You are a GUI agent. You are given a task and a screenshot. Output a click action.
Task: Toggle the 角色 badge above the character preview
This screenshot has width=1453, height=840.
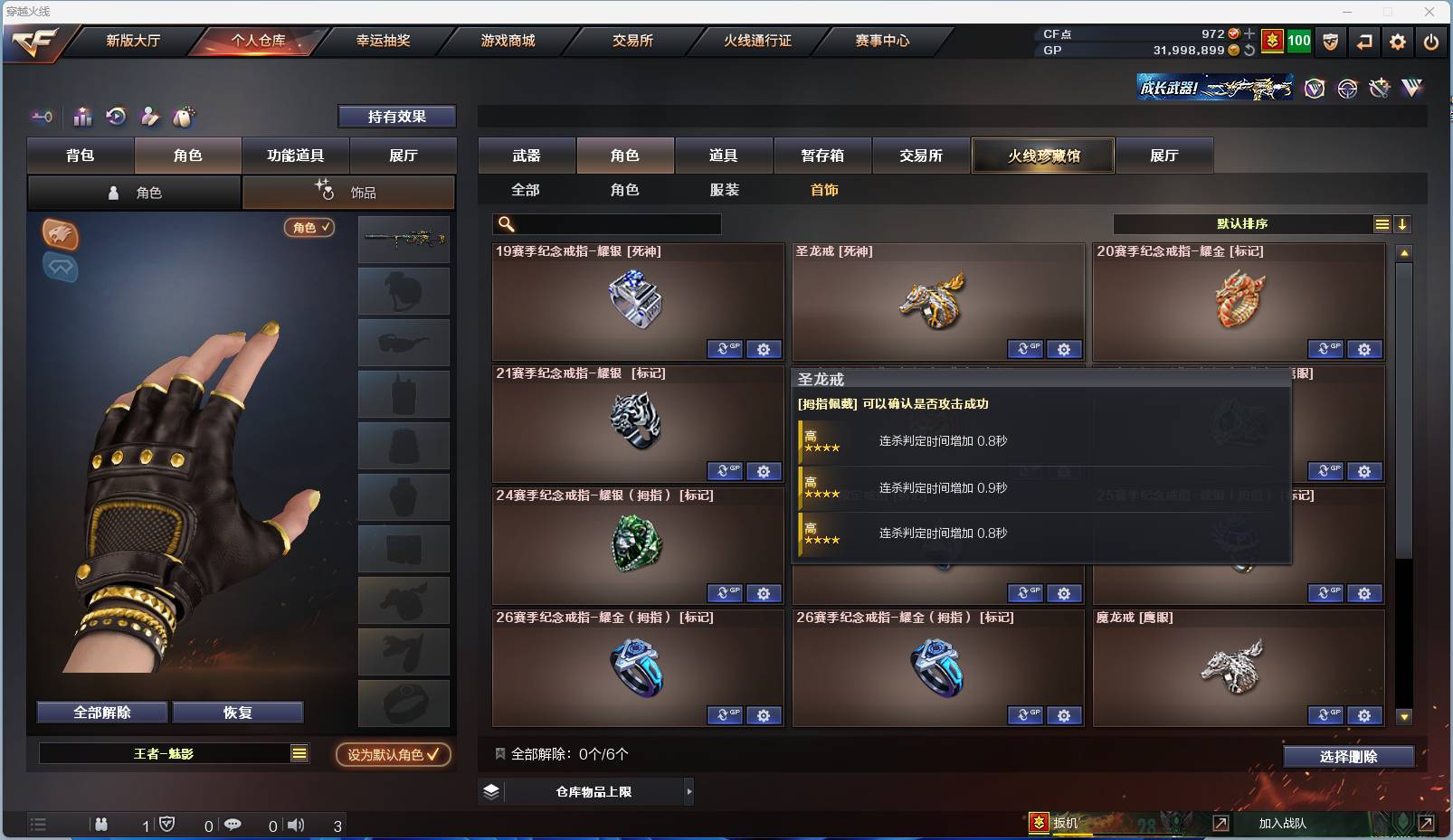pyautogui.click(x=309, y=228)
